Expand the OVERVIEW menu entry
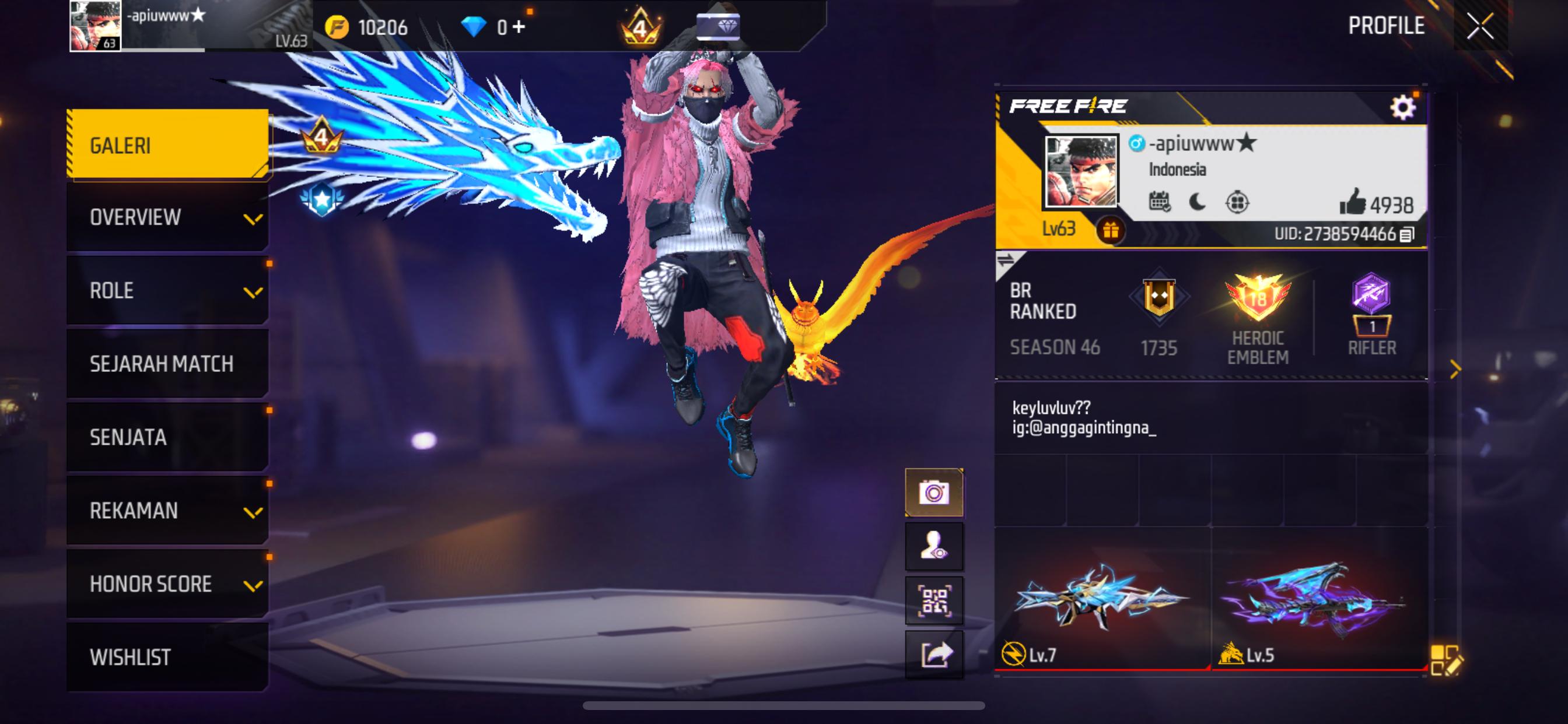This screenshot has width=1568, height=724. coord(167,217)
